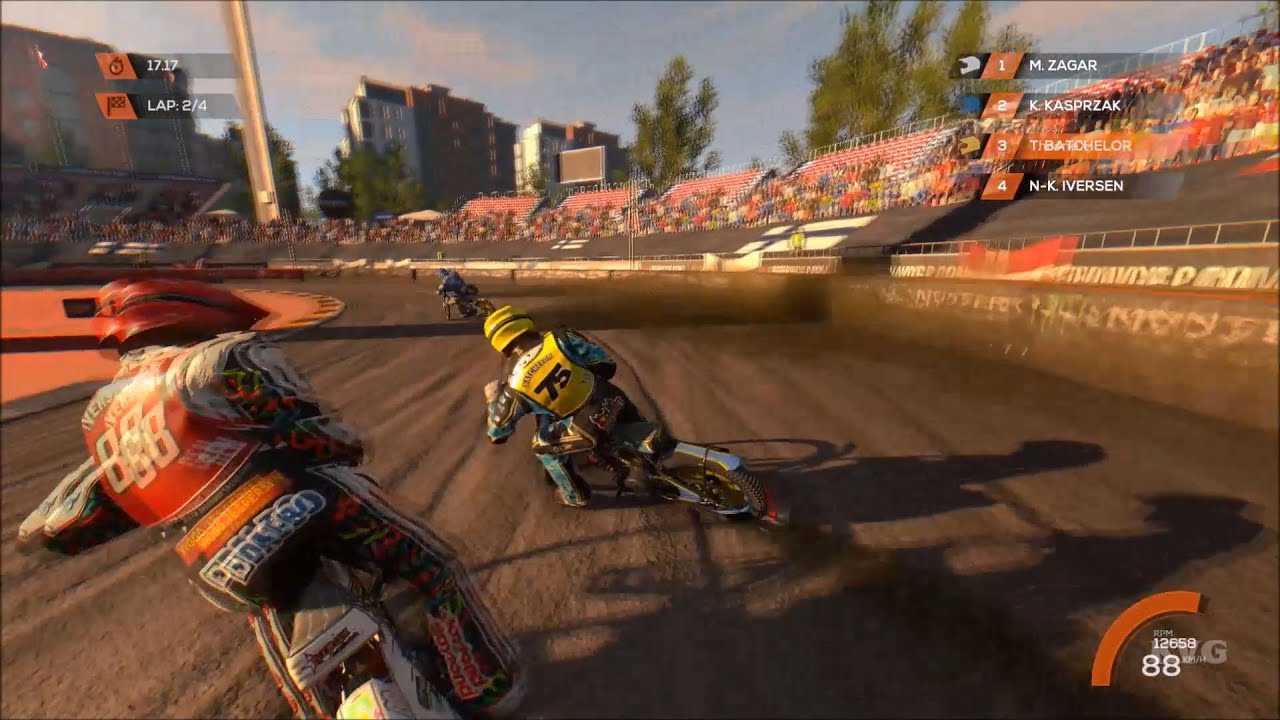Click T. Batchelor's position entry
Screen dimensions: 1280x720
coord(1078,146)
